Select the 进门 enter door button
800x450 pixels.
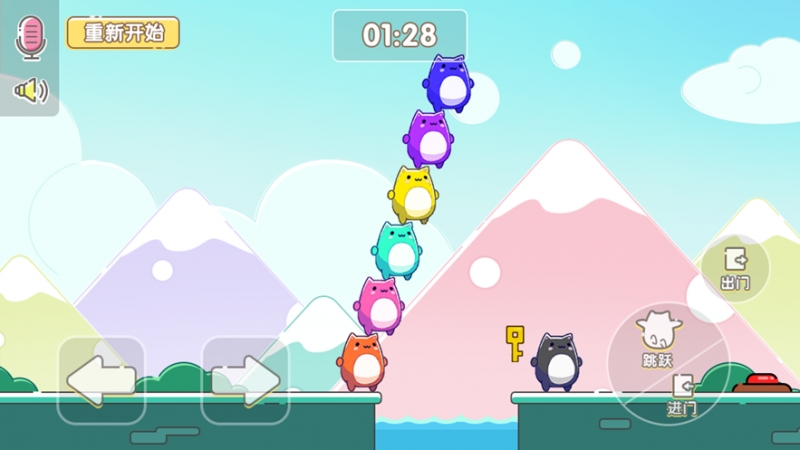coord(682,395)
